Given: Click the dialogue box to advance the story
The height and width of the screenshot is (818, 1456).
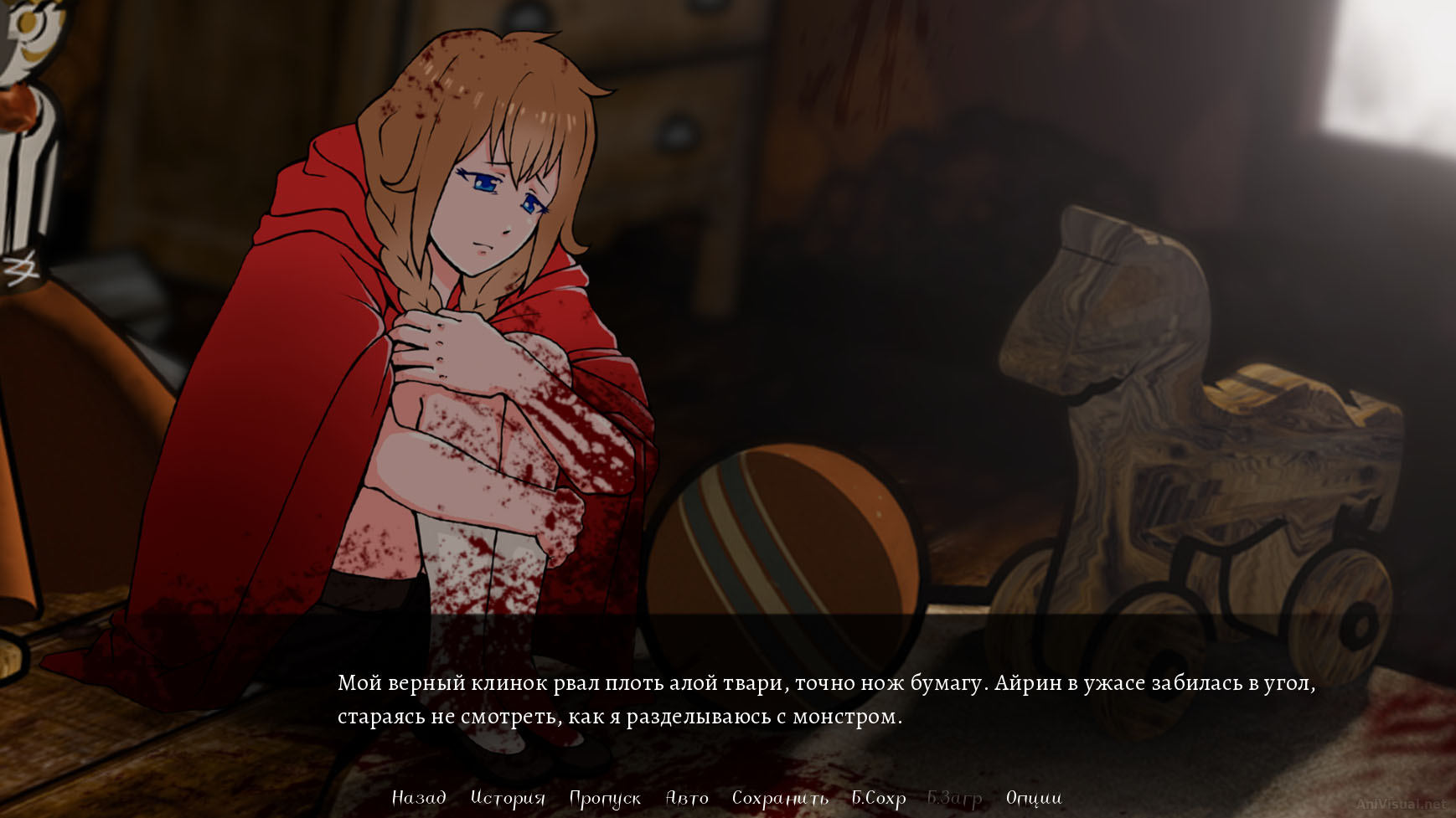Looking at the screenshot, I should [729, 703].
